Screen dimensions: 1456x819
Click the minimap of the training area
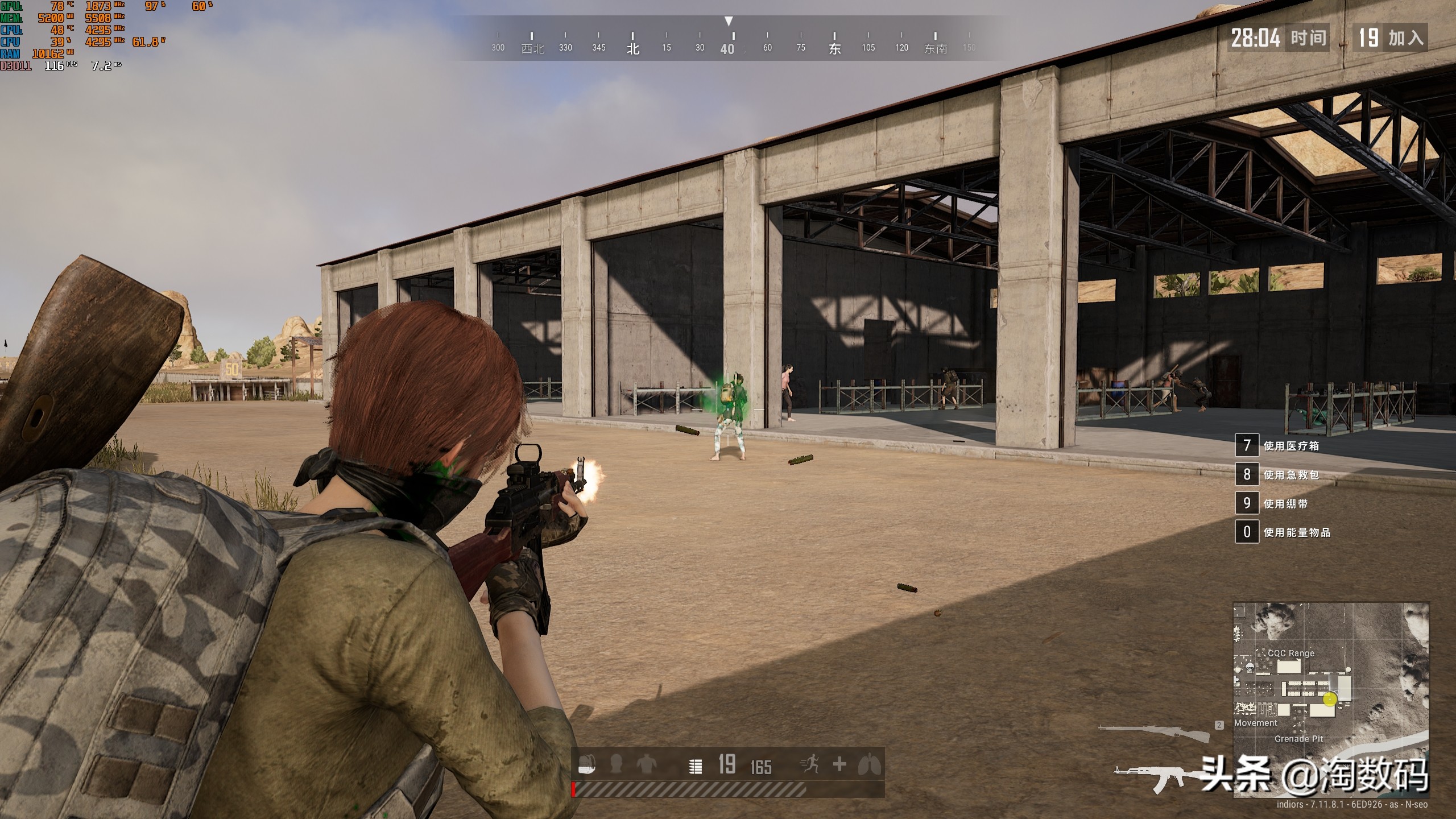1330,700
